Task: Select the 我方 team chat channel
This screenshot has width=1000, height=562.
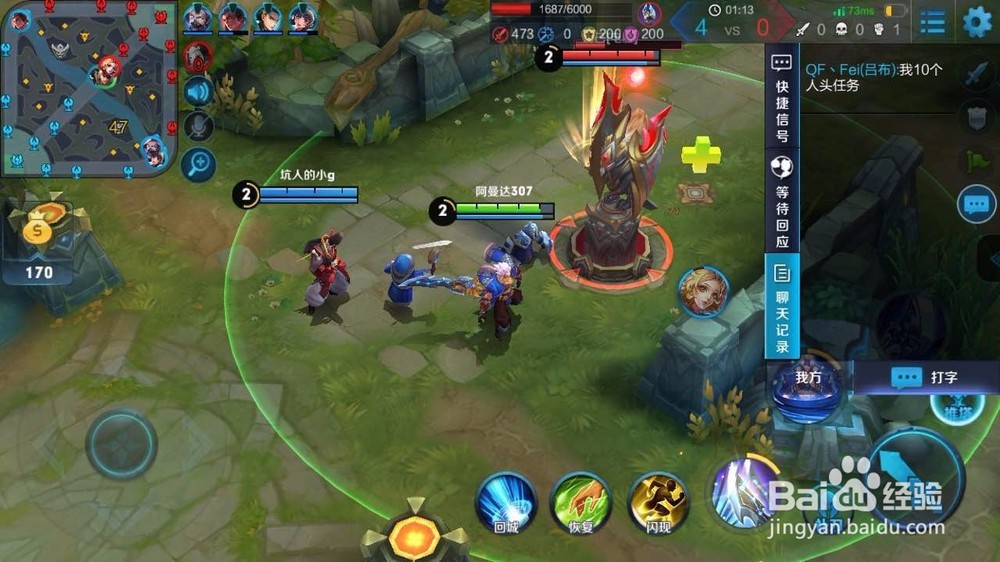Action: pos(808,377)
